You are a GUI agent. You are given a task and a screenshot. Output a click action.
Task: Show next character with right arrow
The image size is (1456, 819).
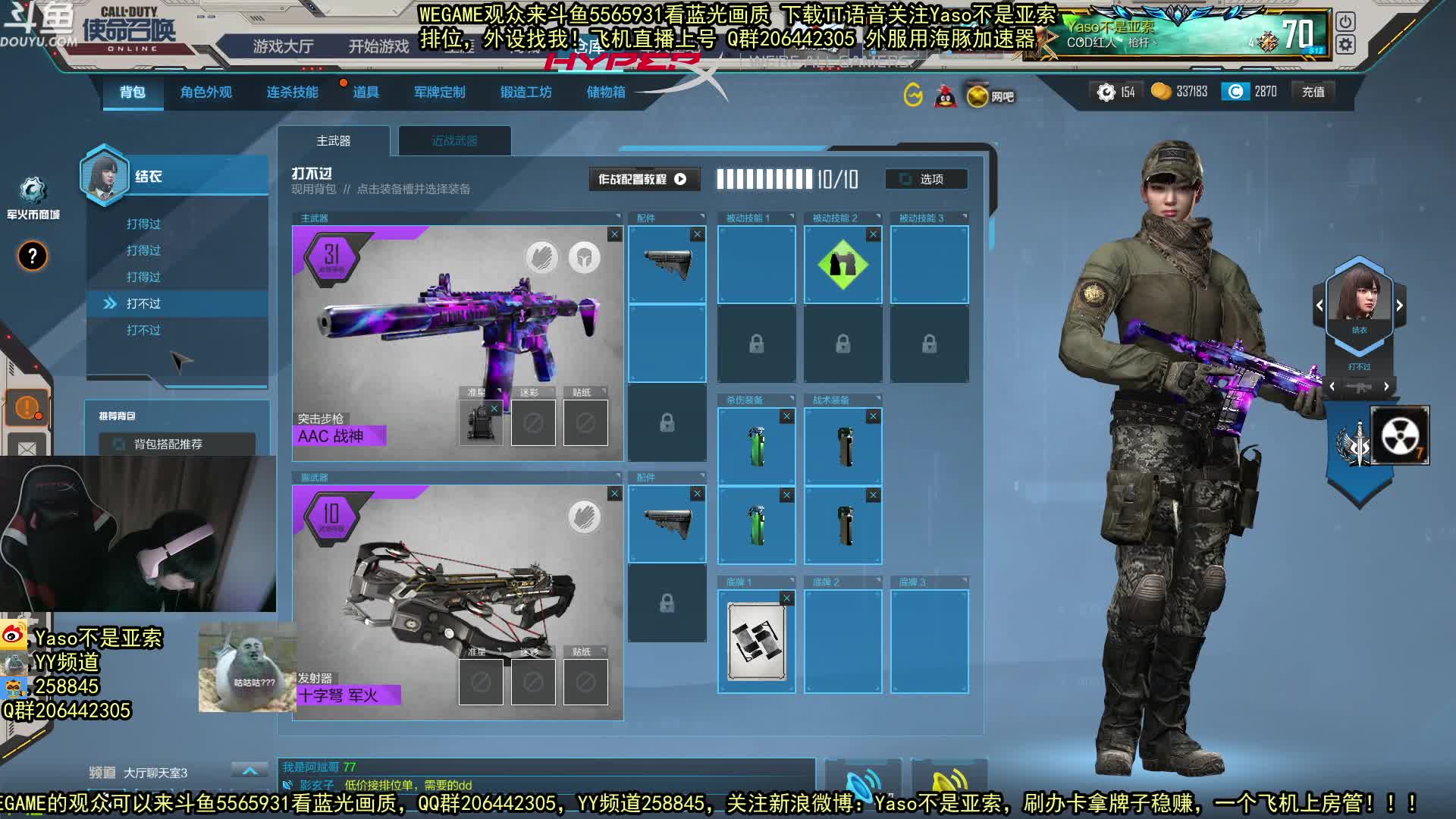[1399, 305]
